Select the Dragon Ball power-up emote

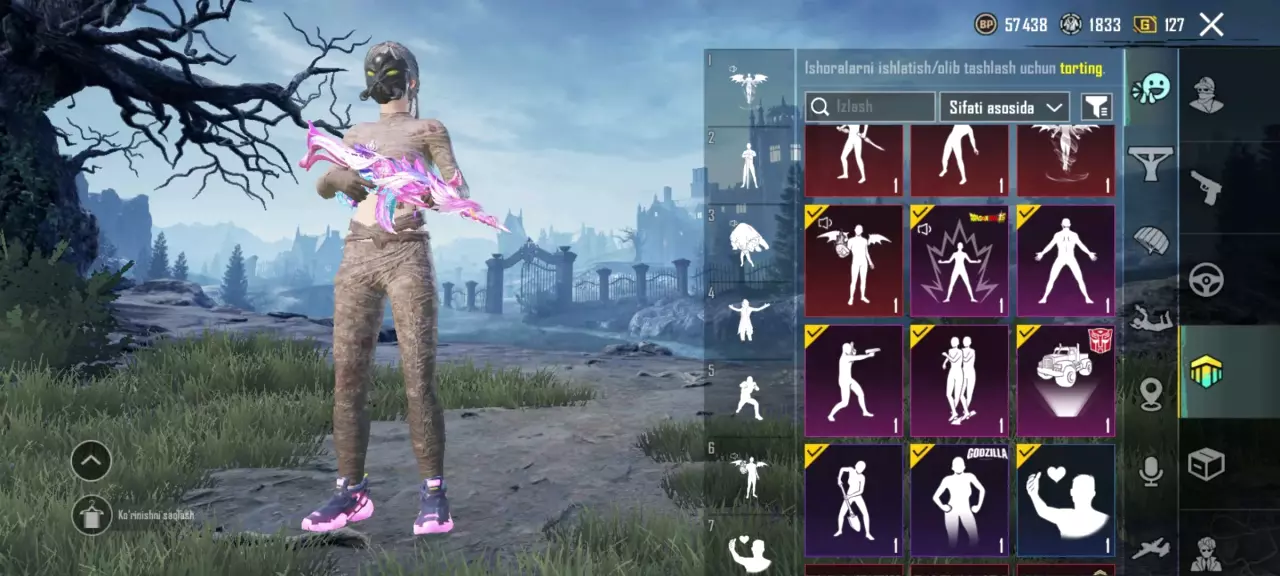click(959, 261)
